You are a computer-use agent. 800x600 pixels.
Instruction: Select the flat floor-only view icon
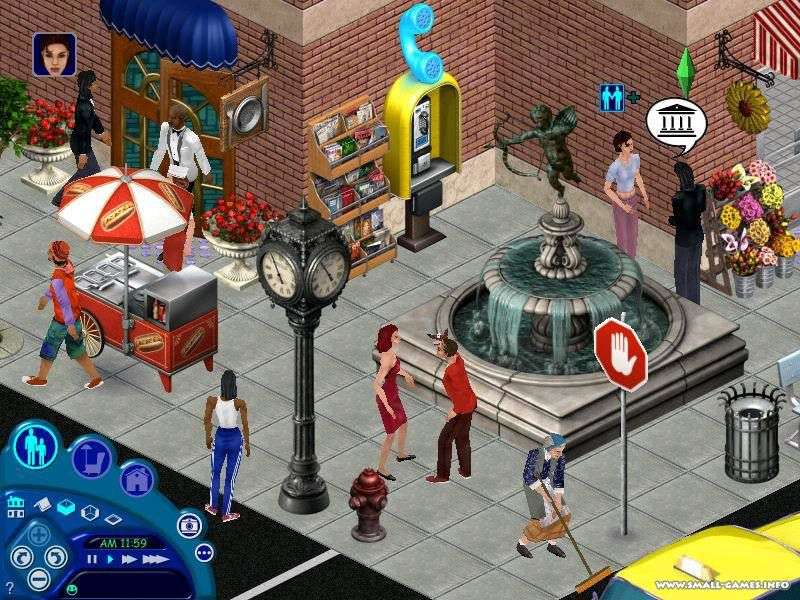click(113, 518)
